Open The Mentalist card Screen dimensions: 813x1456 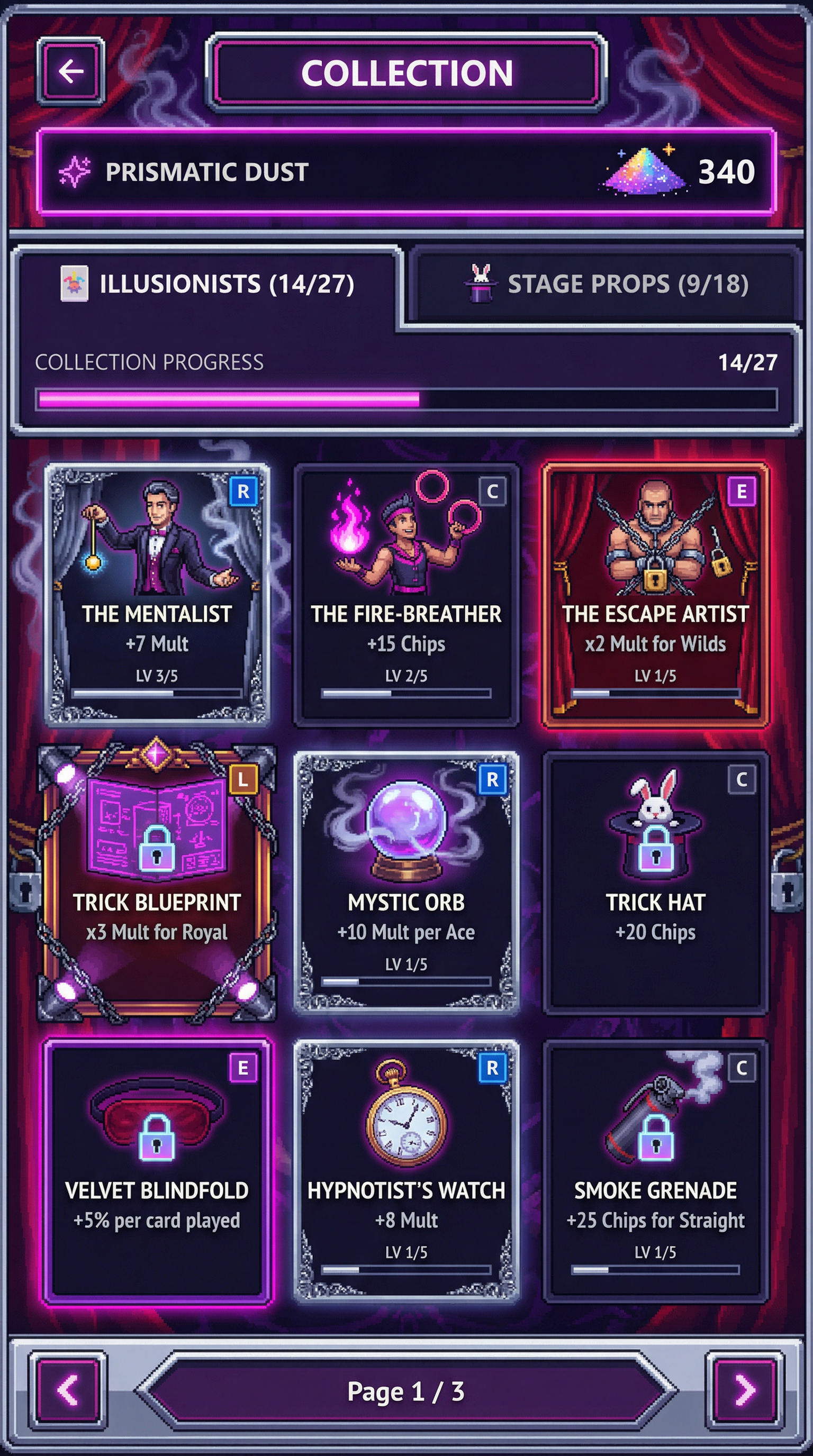pyautogui.click(x=157, y=594)
